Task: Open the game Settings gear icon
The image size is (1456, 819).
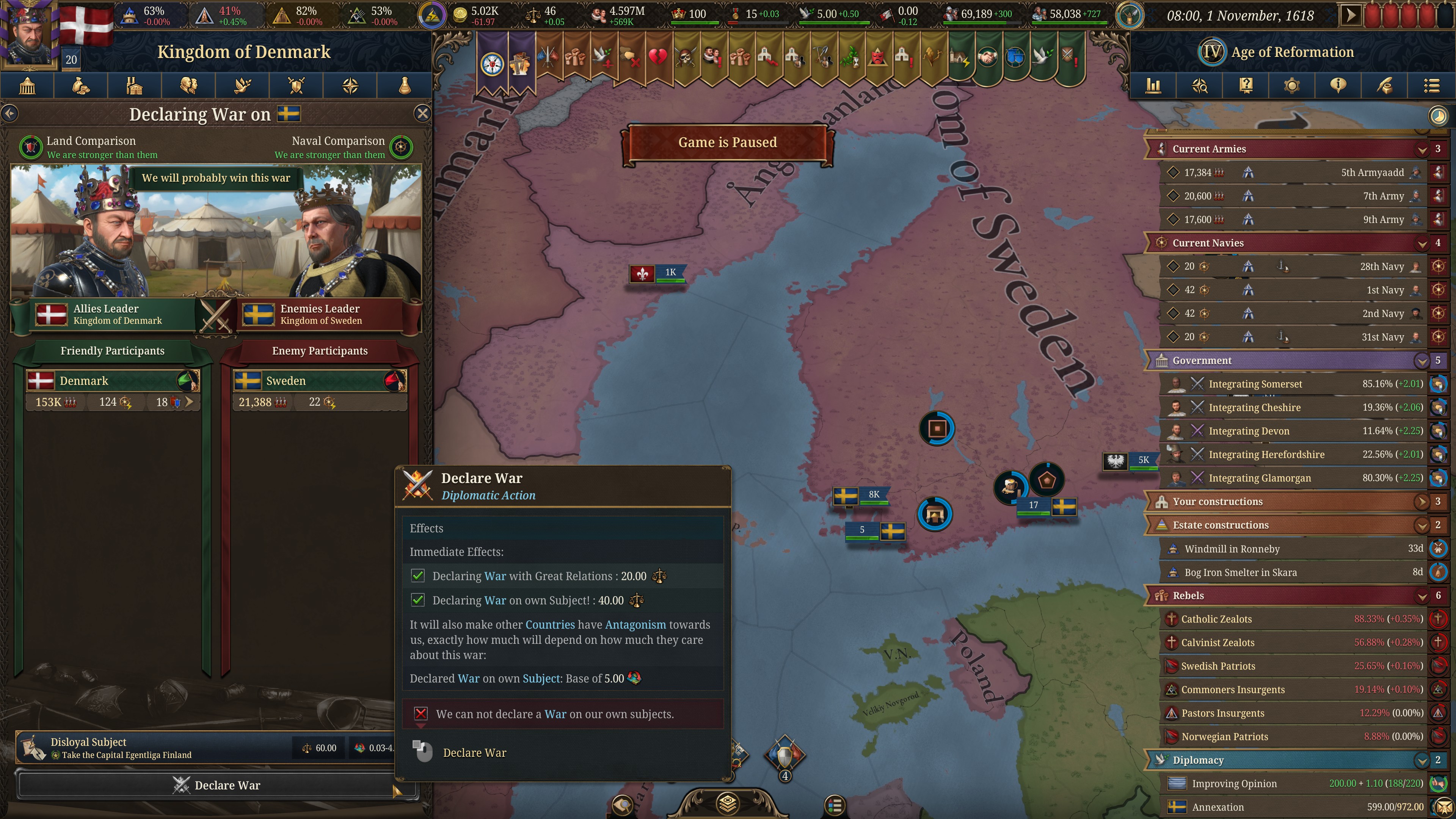Action: 1293,86
